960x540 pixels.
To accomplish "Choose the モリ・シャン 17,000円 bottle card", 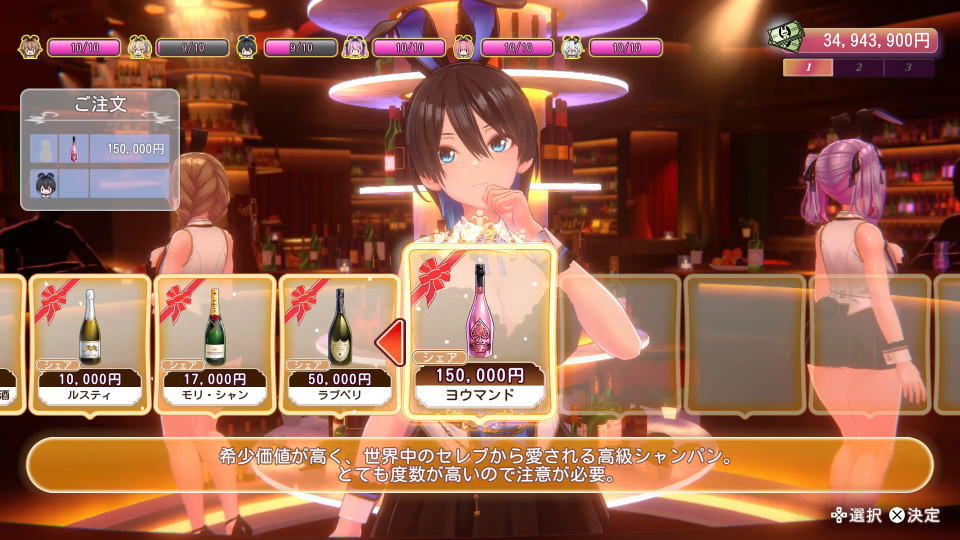I will 214,343.
